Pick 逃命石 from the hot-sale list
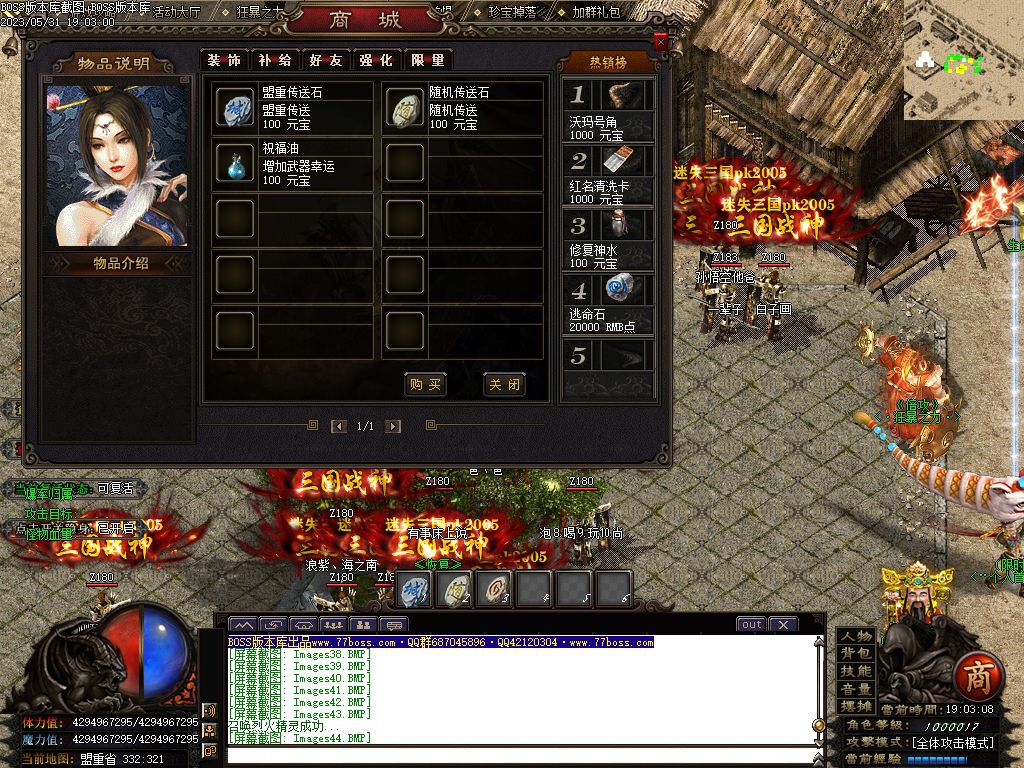The height and width of the screenshot is (768, 1024). (607, 304)
